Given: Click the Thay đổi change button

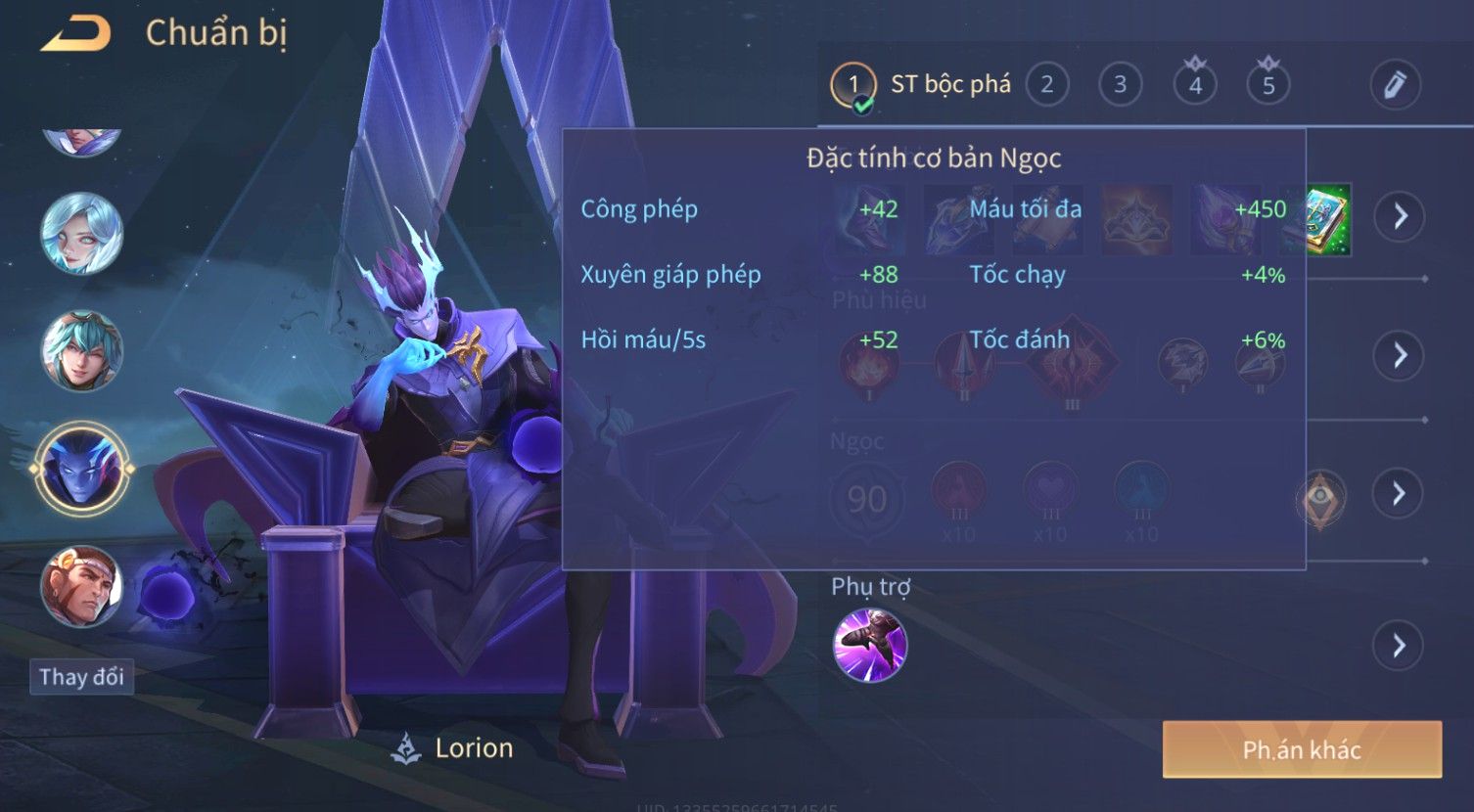Looking at the screenshot, I should pos(81,677).
